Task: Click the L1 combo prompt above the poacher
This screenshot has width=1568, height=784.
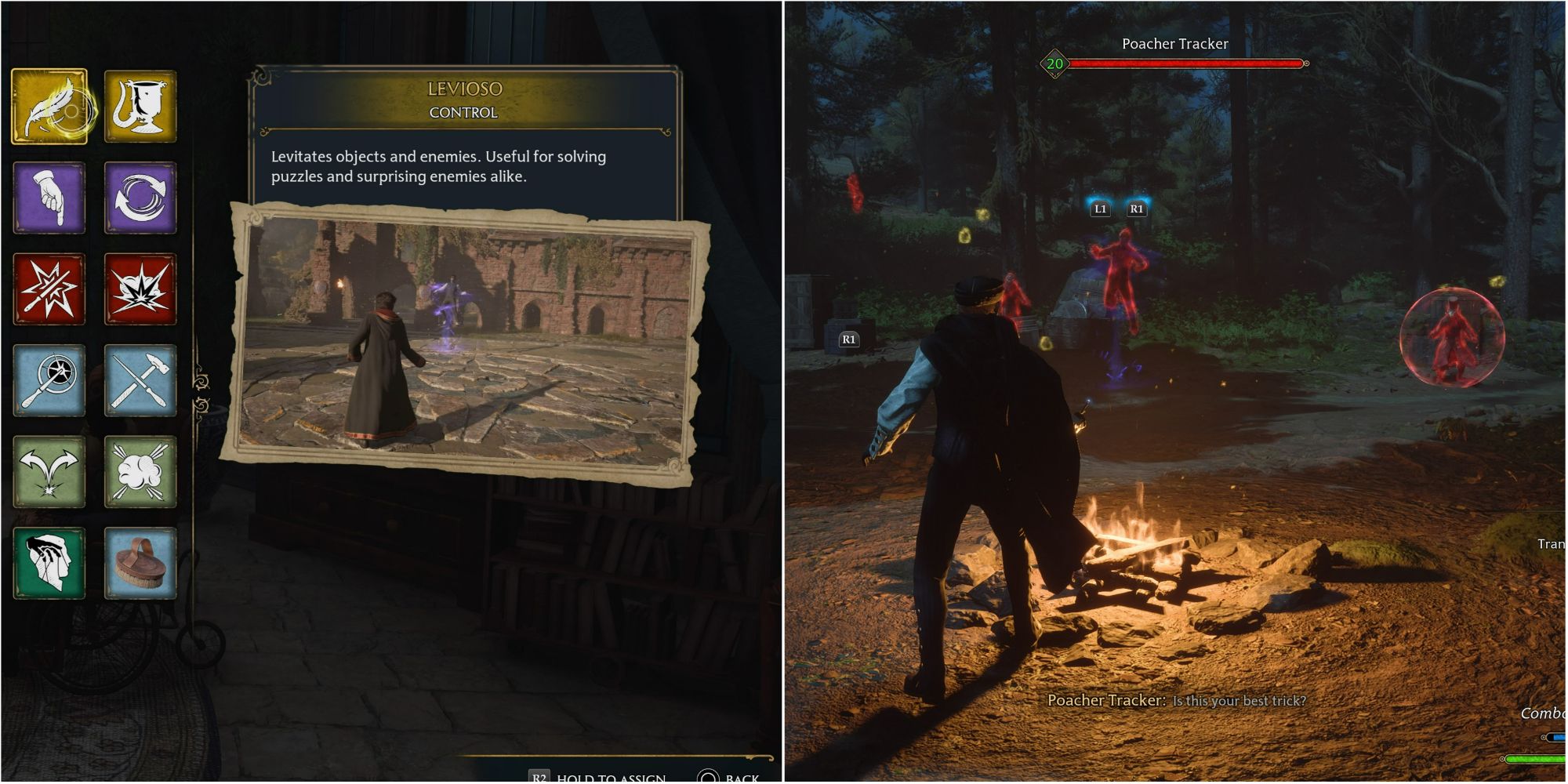Action: click(1101, 209)
